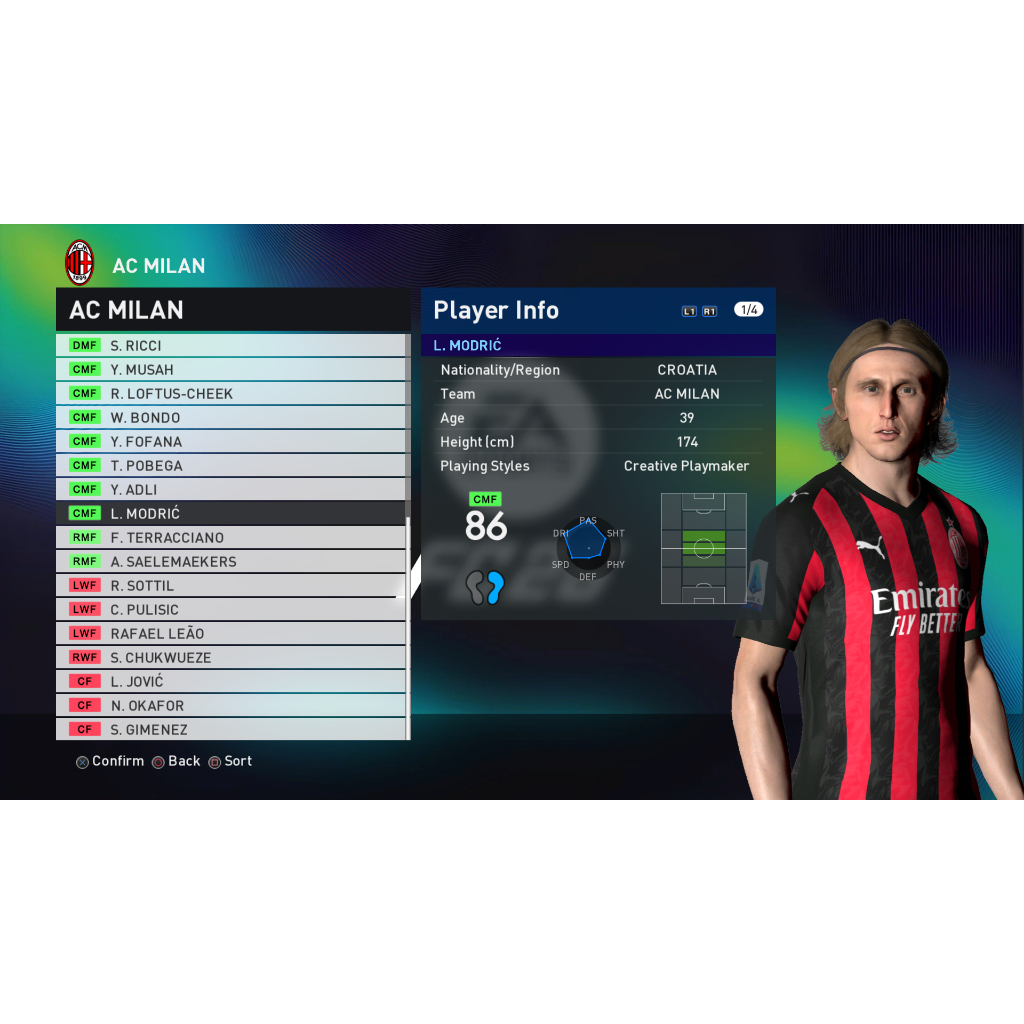This screenshot has height=1024, width=1024.
Task: Select L. Jović from the roster
Action: pos(230,681)
